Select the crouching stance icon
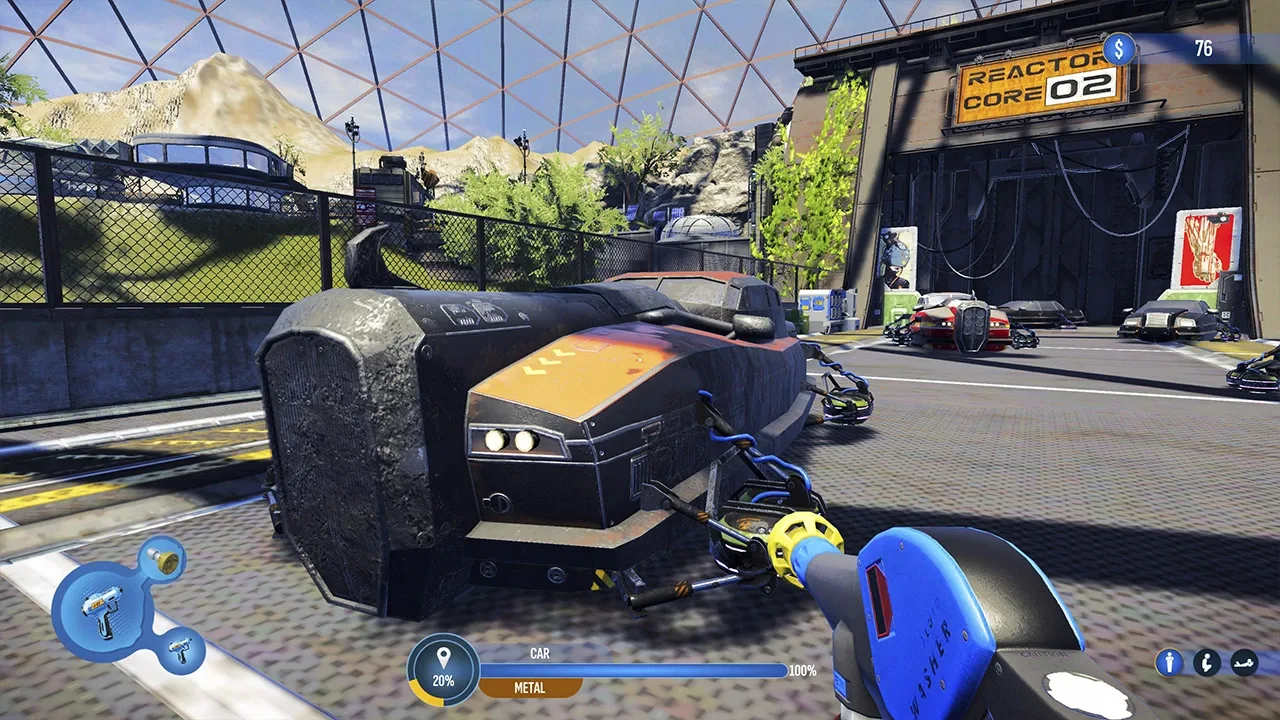 1207,662
